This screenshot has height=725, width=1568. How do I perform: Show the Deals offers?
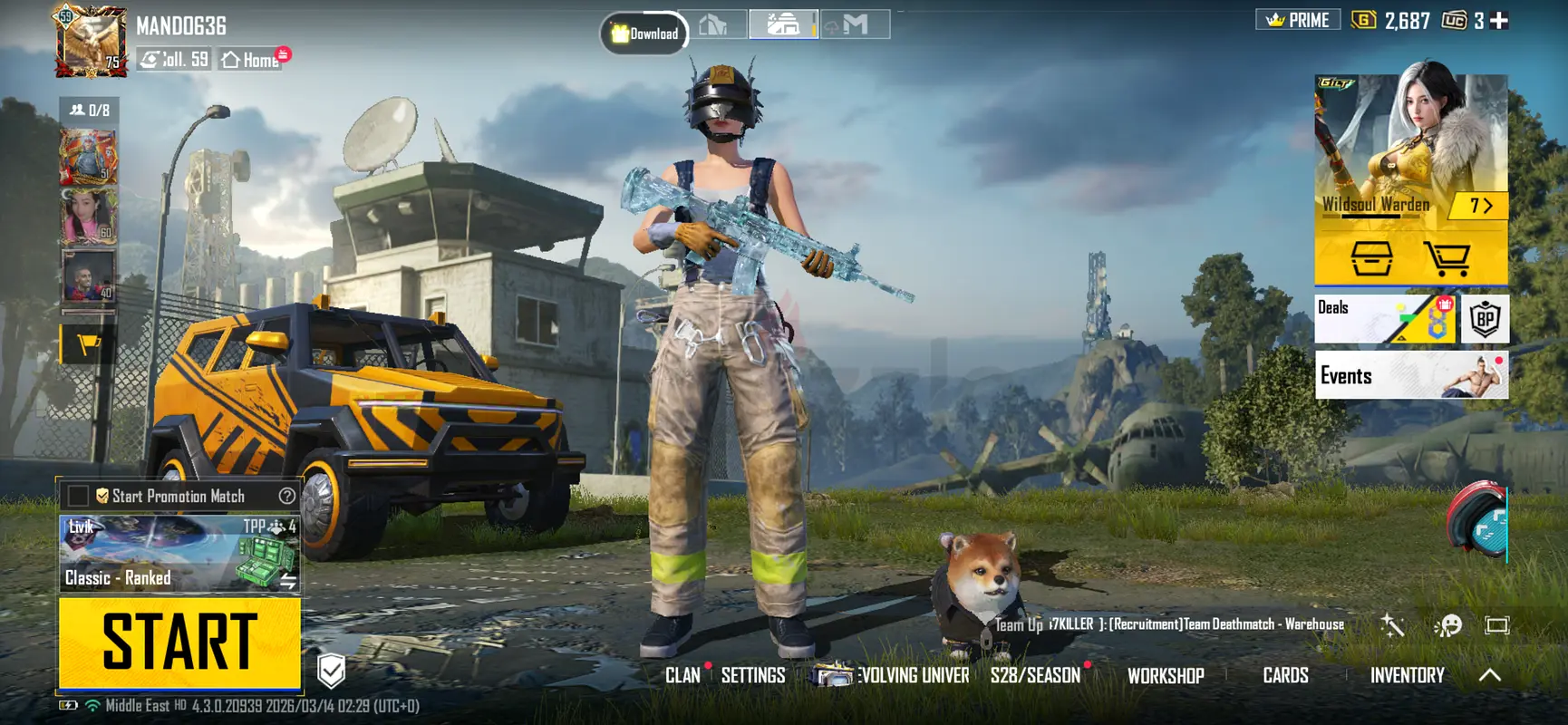(x=1384, y=319)
